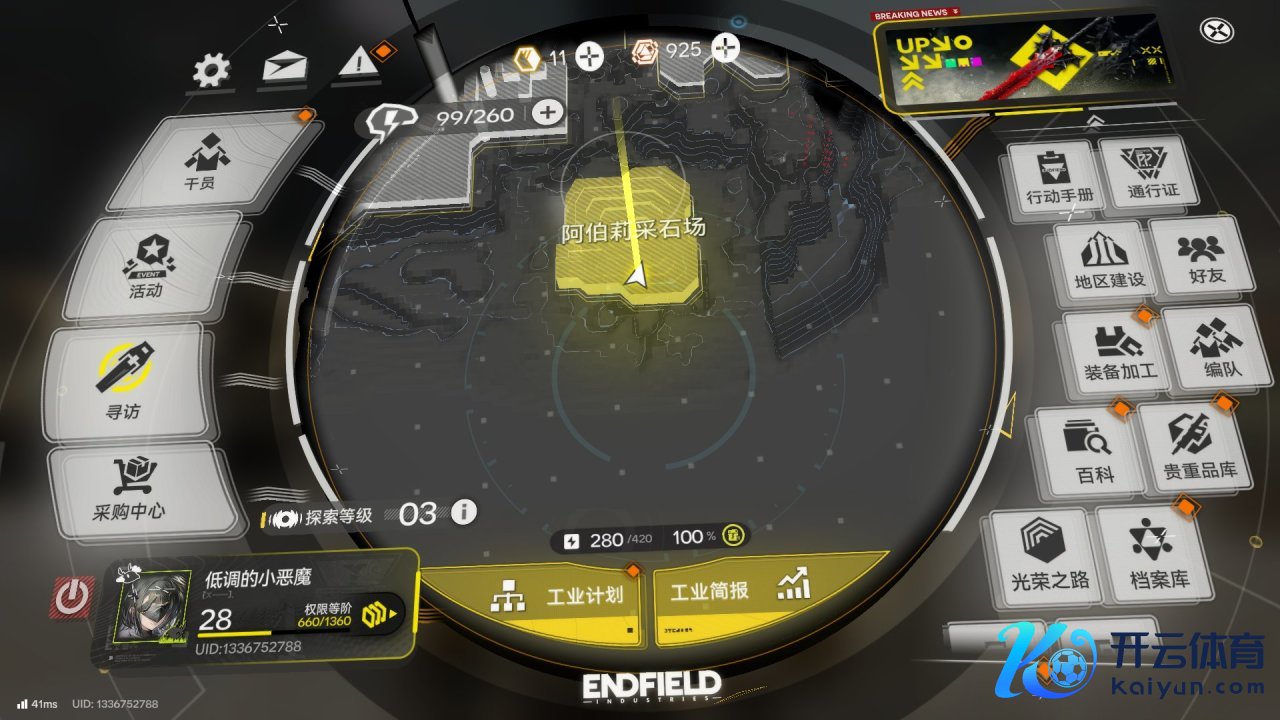Open the 地区建设 menu

1106,260
